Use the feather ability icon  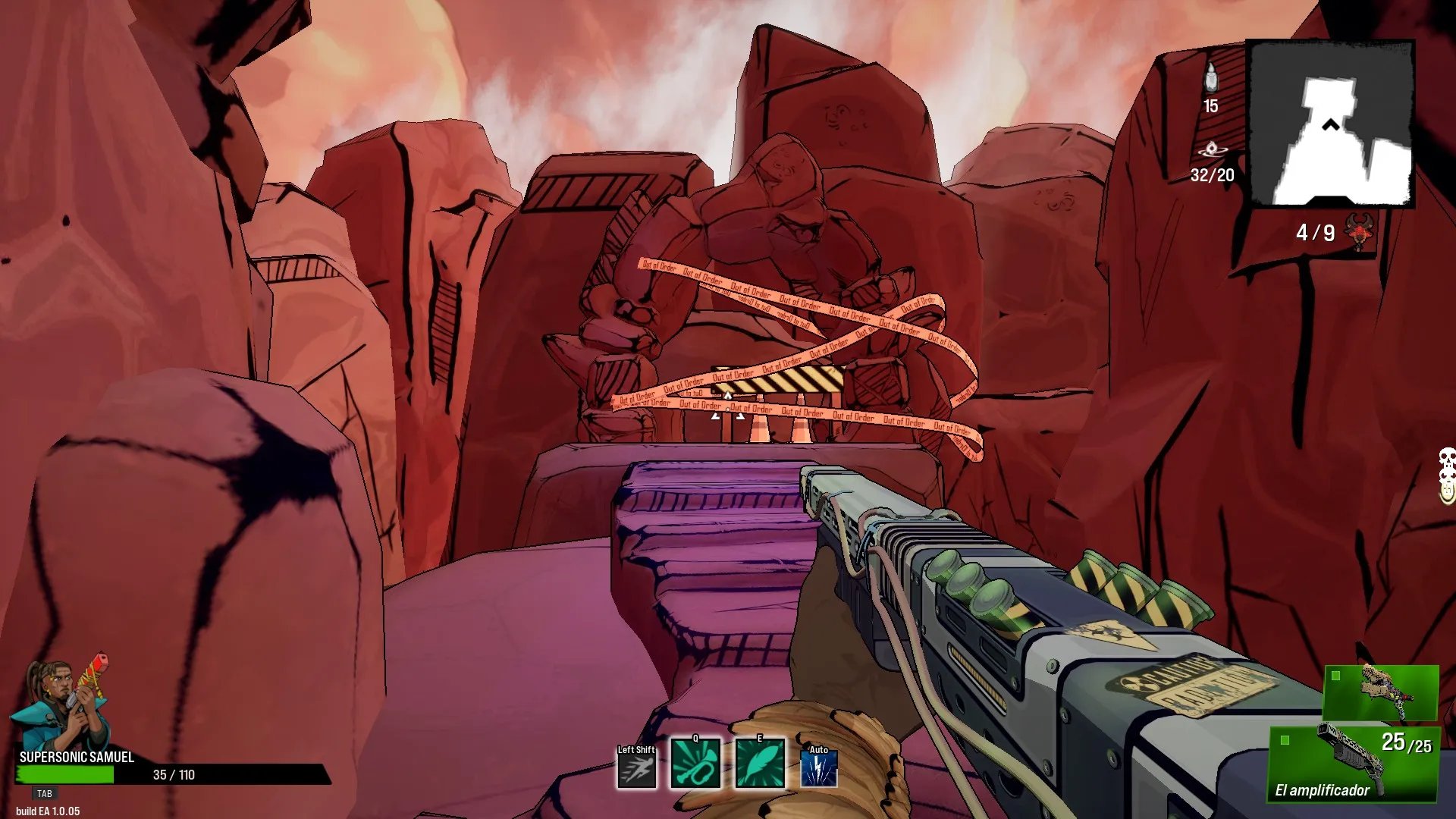(760, 764)
